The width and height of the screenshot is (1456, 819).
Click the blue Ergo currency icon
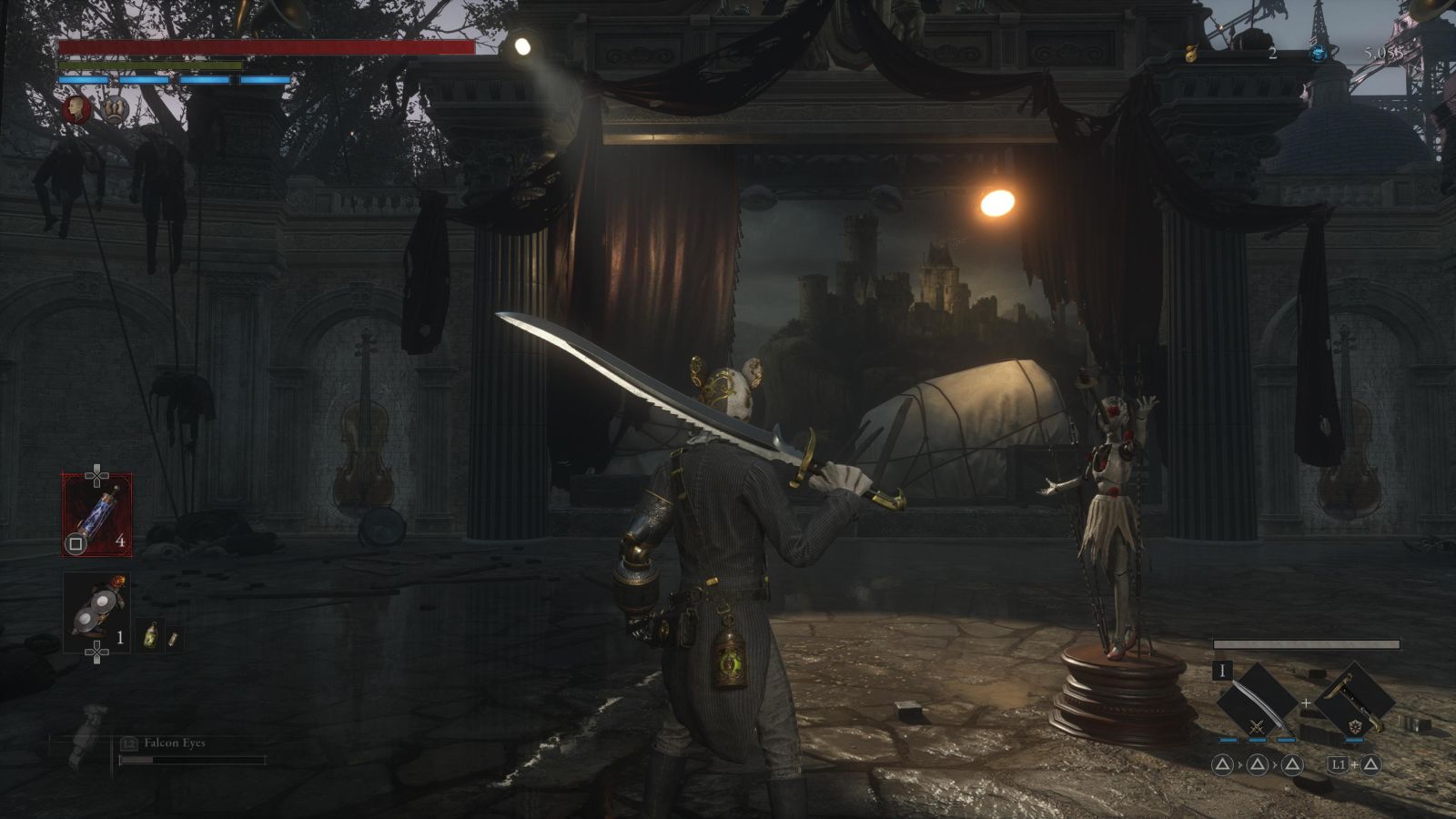[x=1318, y=54]
